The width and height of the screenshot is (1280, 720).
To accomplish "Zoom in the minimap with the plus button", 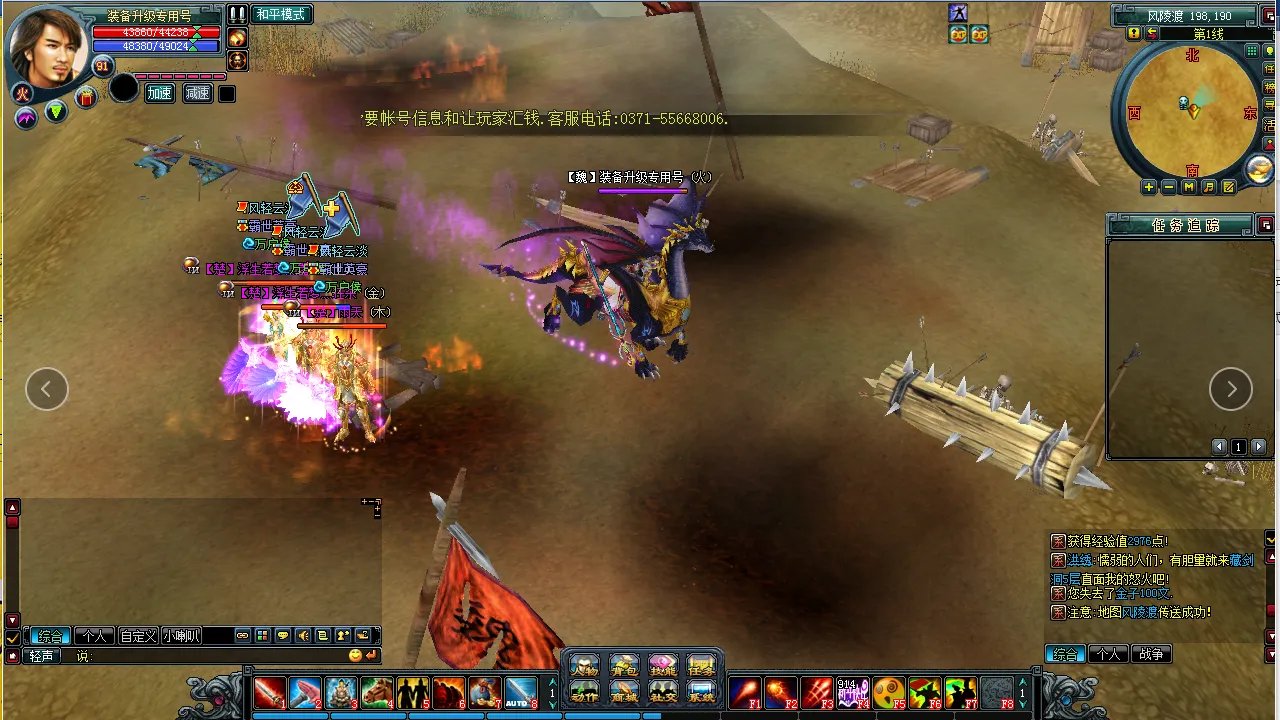I will [1149, 187].
